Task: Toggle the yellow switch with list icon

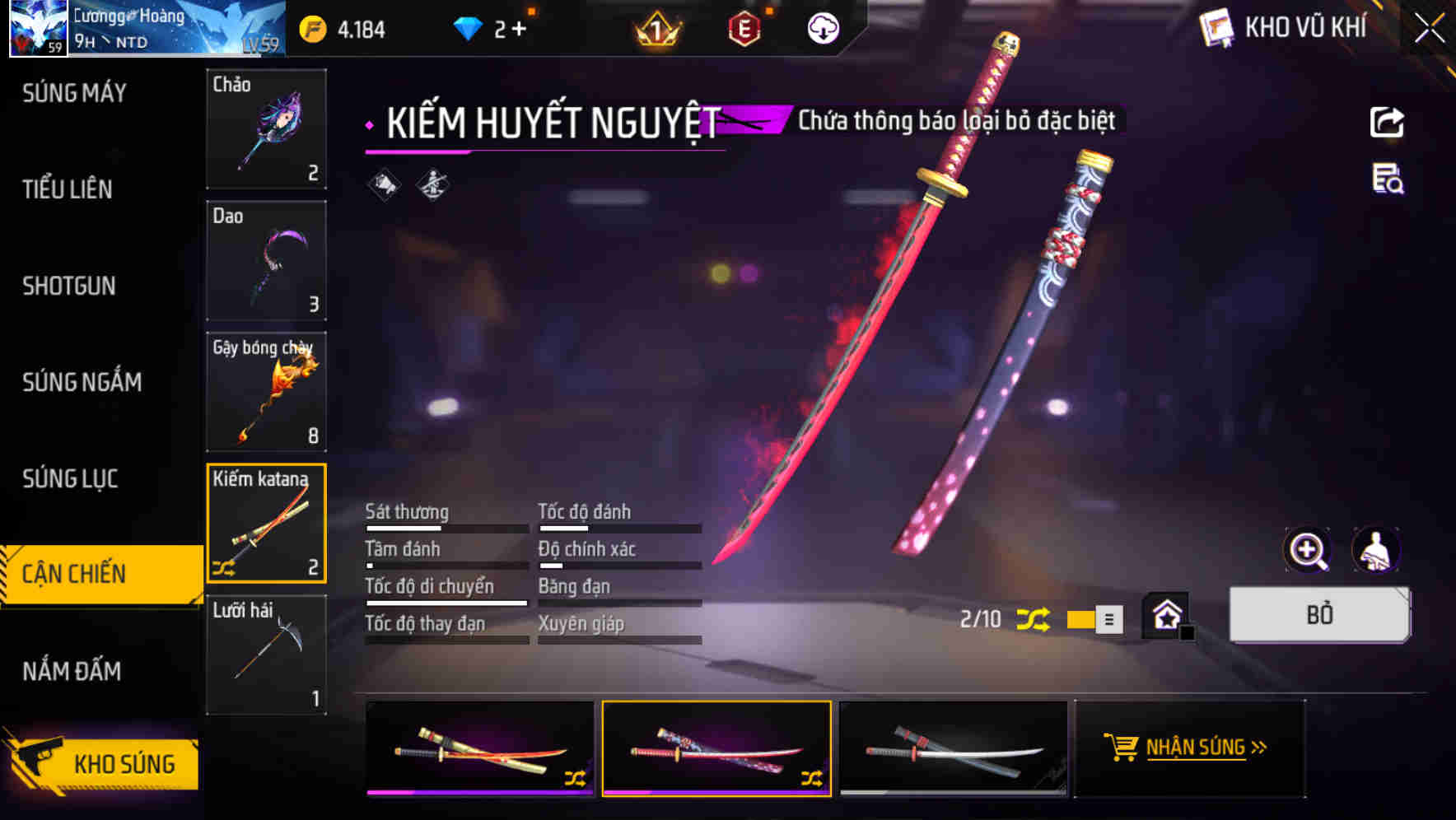Action: click(x=1091, y=619)
